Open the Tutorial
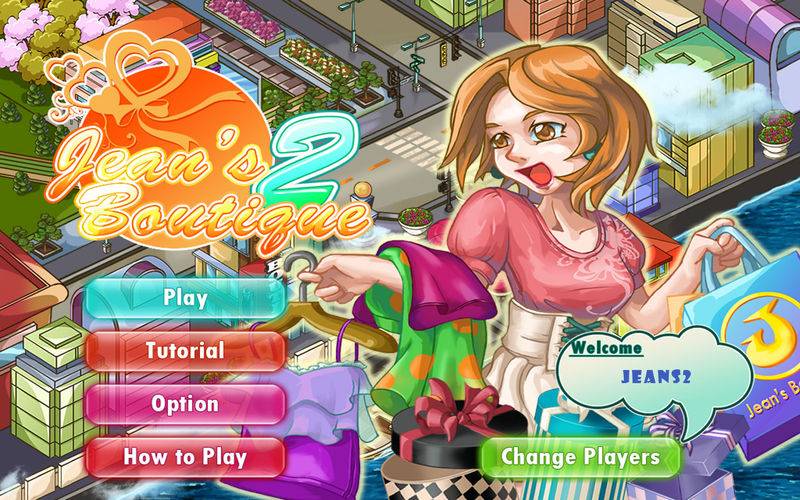800x500 pixels. (185, 351)
